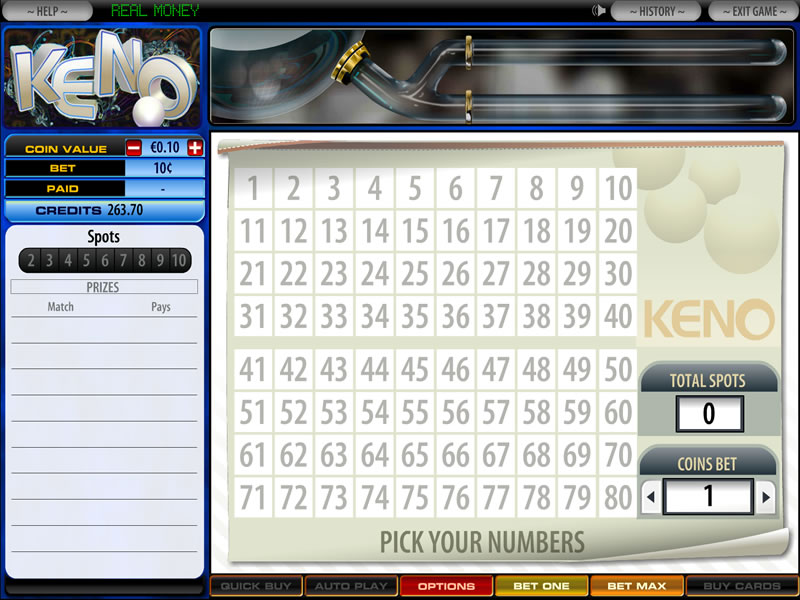Decrease coin value with the minus button
800x600 pixels.
coord(134,148)
